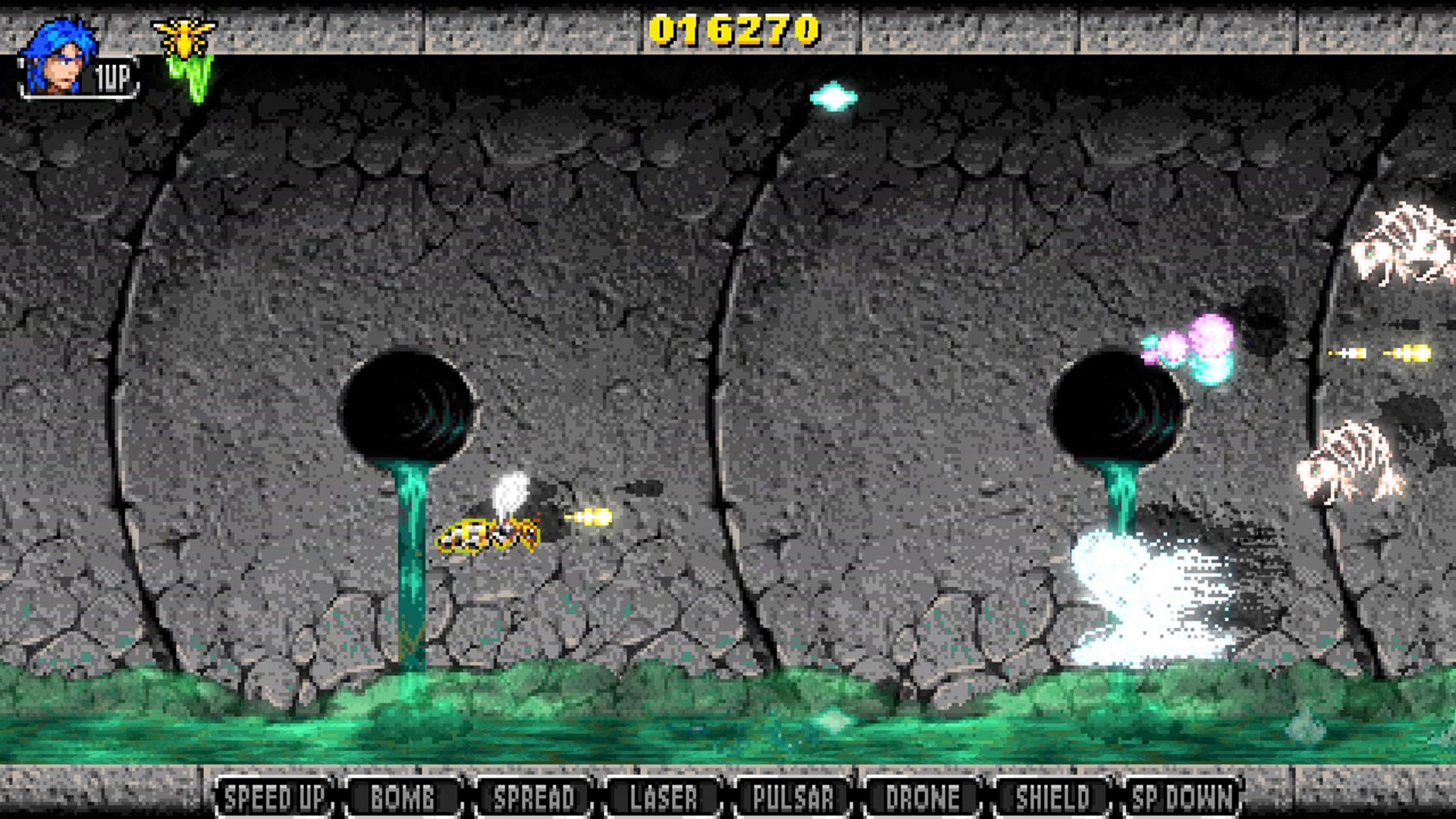Activate the LASER weapon icon
This screenshot has width=1456, height=819.
[662, 797]
